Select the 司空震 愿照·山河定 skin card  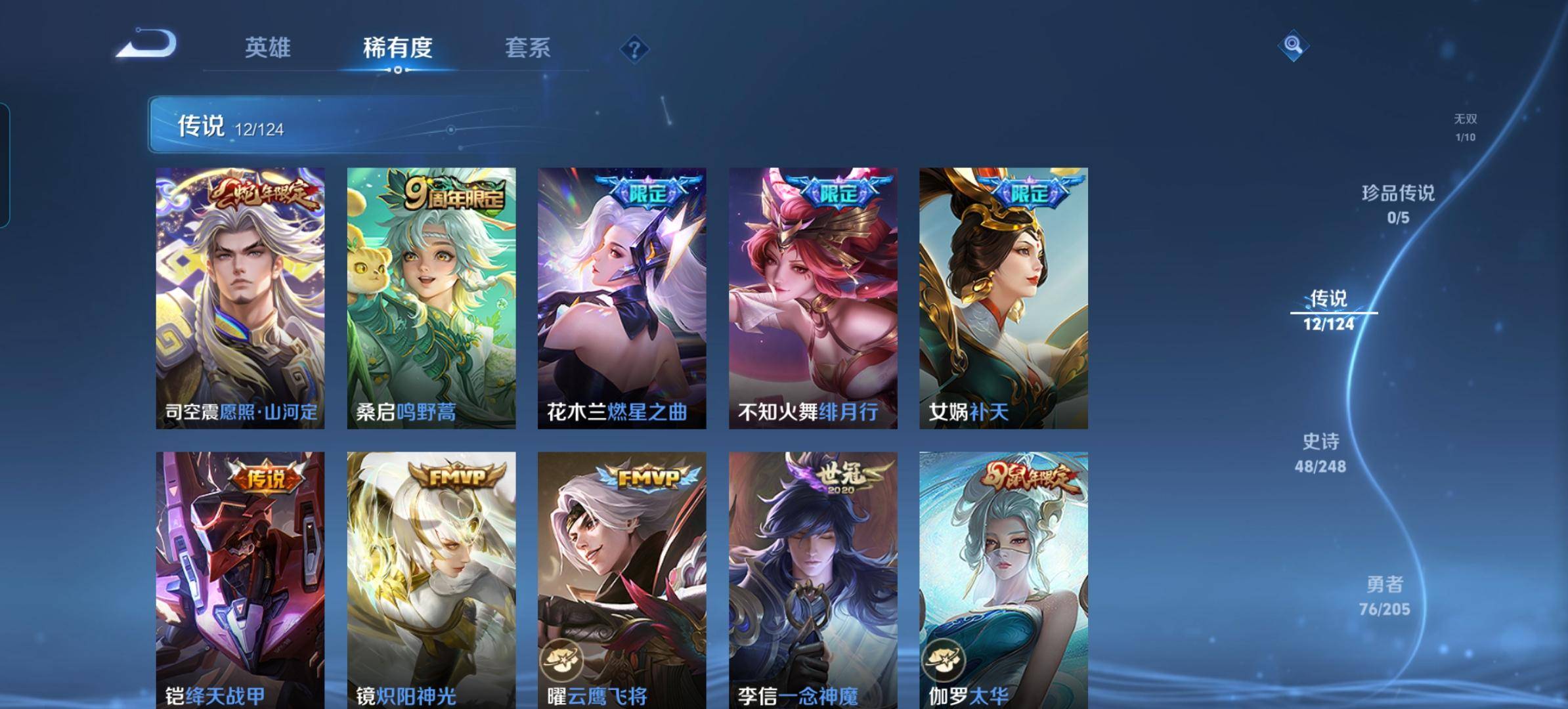coord(240,298)
